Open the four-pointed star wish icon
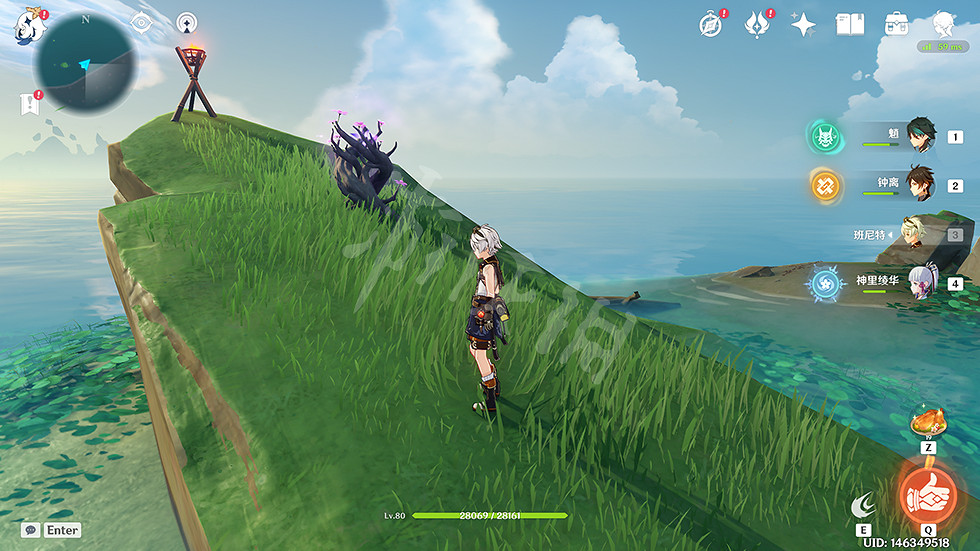 (803, 25)
